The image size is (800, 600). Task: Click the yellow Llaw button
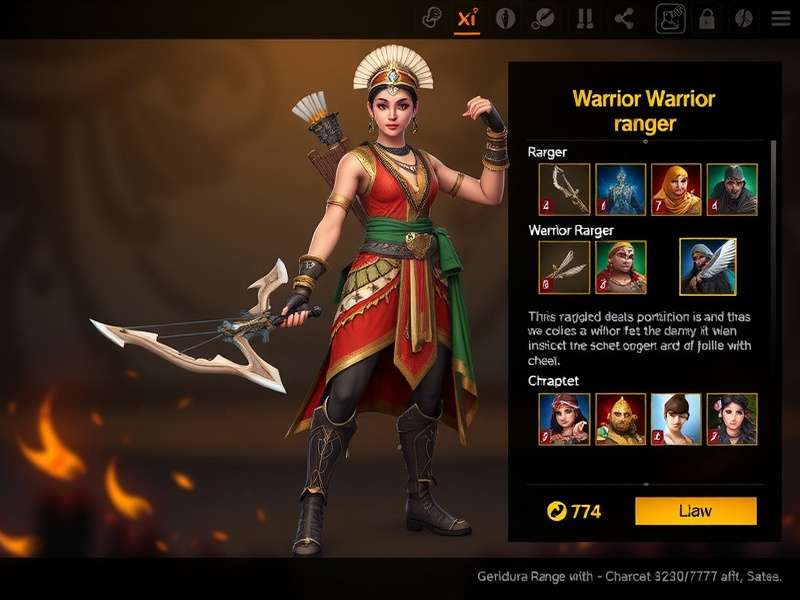695,511
